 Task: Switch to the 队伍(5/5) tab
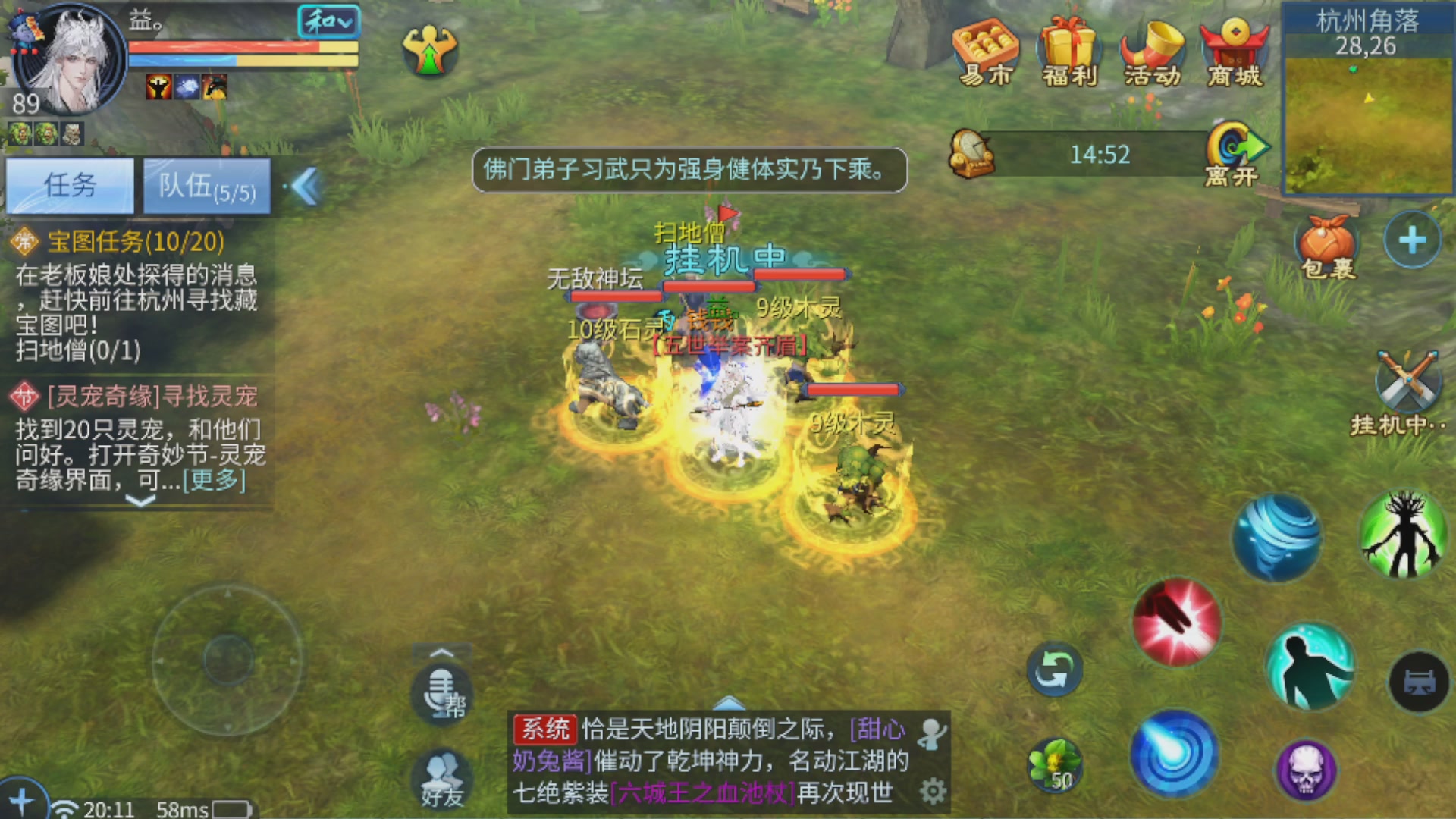pos(206,187)
